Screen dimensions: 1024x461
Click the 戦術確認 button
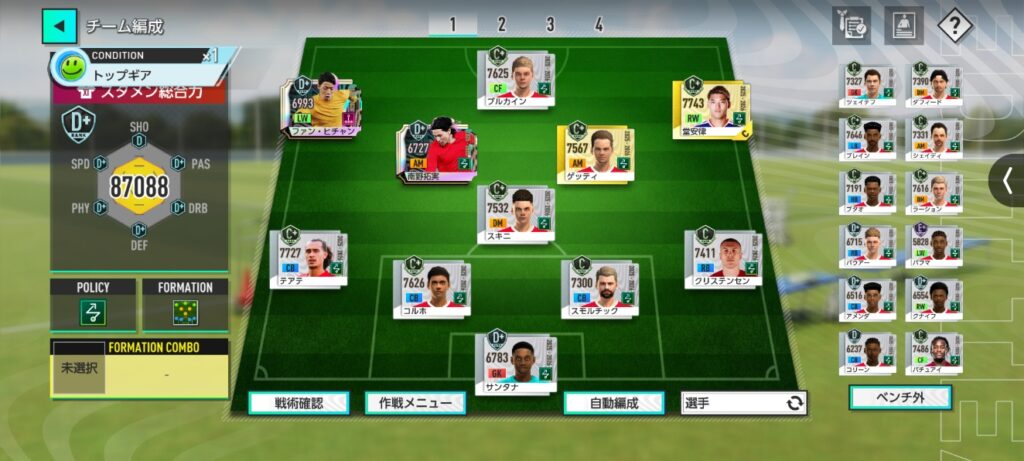coord(299,403)
